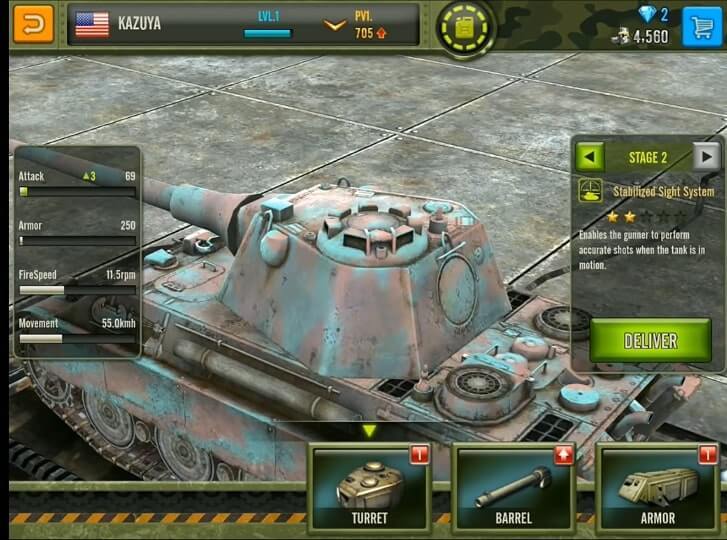This screenshot has height=540, width=727.
Task: Go back using the orange return arrow
Action: tap(33, 23)
